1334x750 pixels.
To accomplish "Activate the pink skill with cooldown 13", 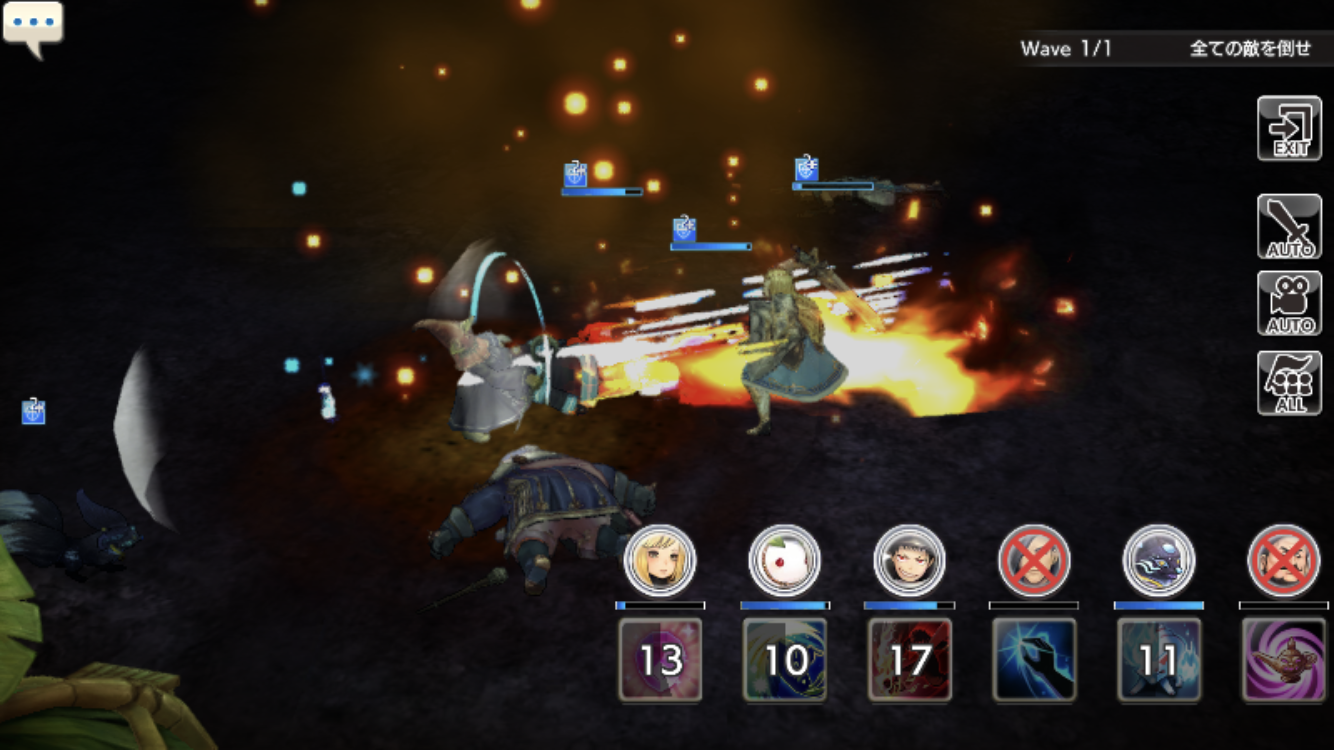I will 660,659.
